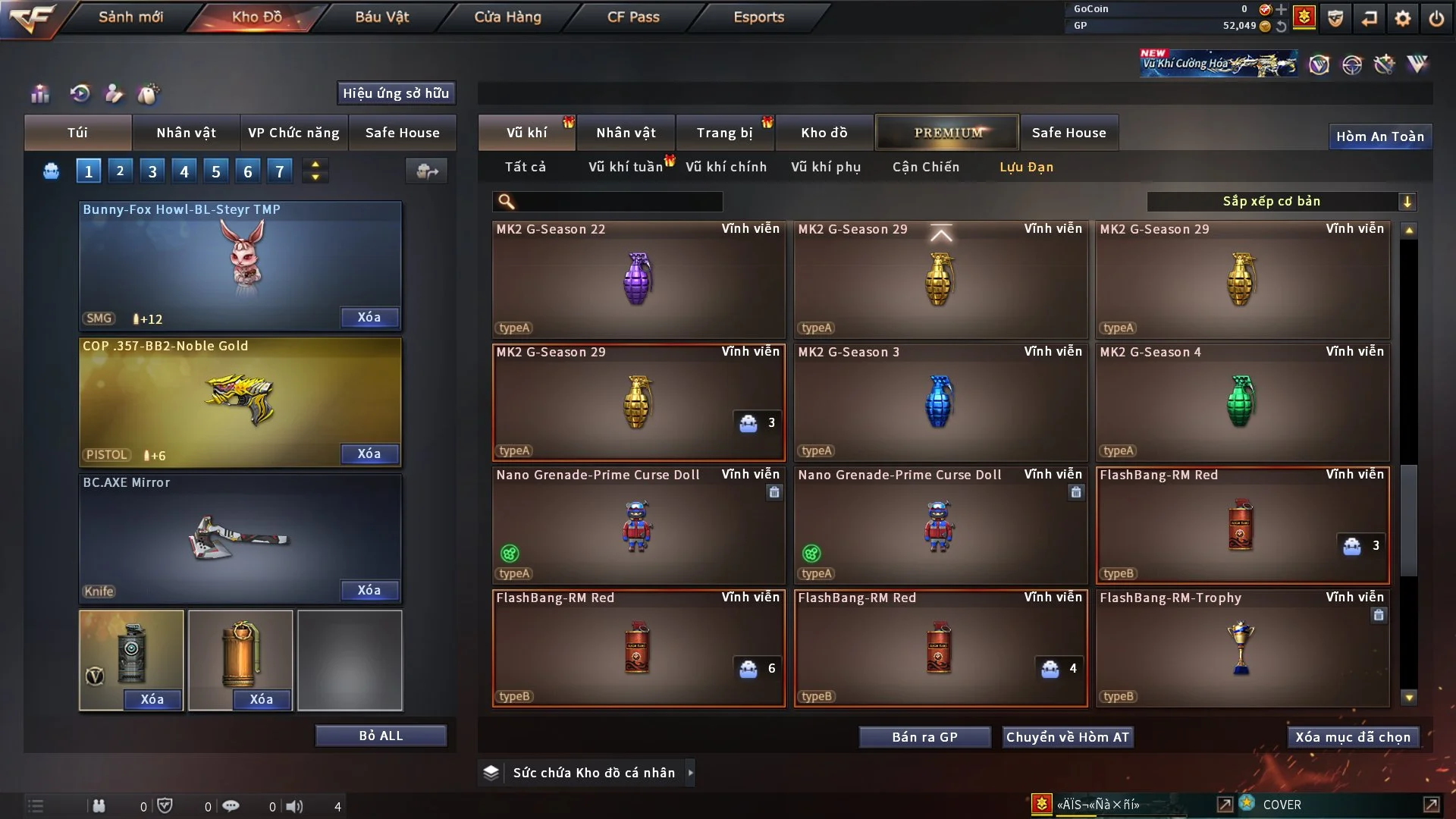This screenshot has width=1456, height=819.
Task: Remove the Bunny-Fox Howl-BL-Steyr TMP with Xóa
Action: click(x=369, y=318)
